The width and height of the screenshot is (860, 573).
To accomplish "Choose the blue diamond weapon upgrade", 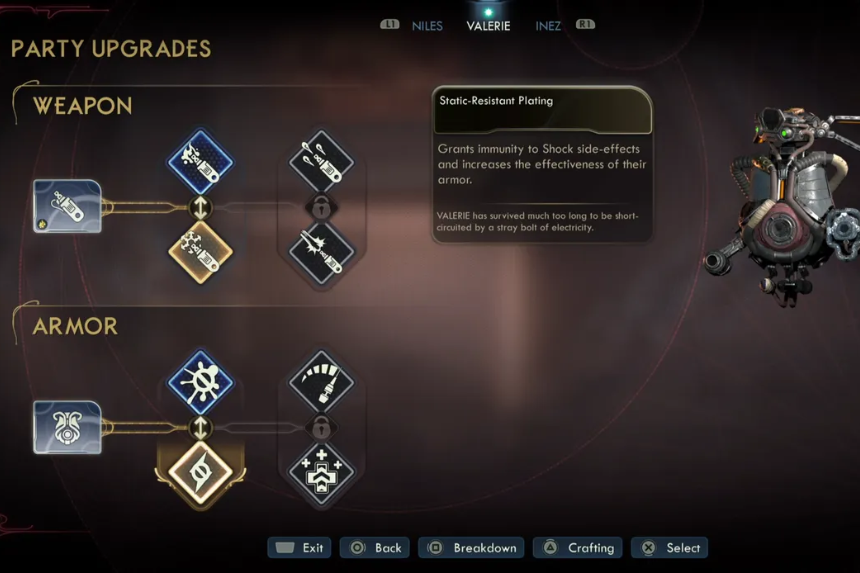I will click(x=200, y=162).
